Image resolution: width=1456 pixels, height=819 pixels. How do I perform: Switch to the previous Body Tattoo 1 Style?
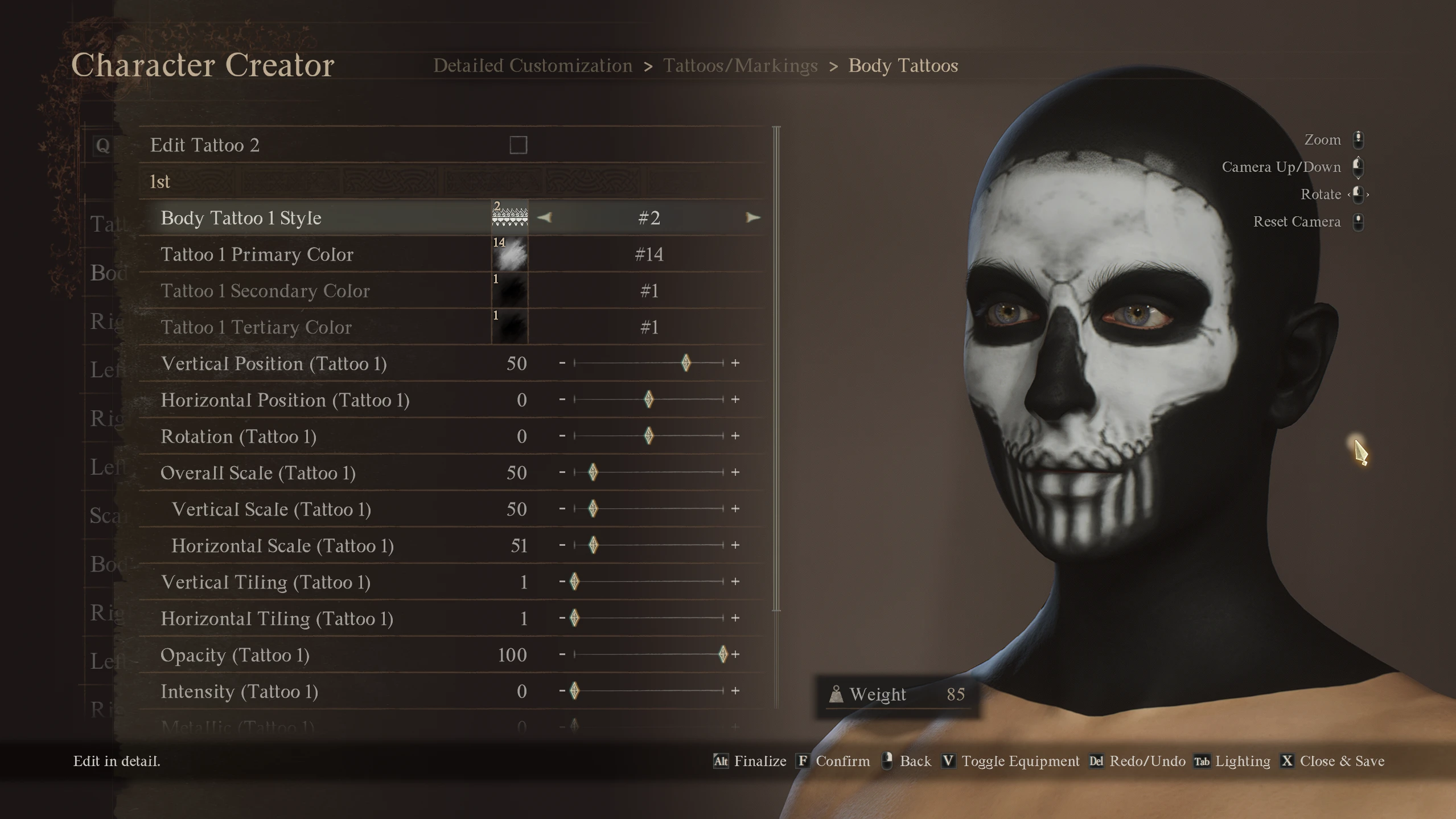[x=545, y=217]
